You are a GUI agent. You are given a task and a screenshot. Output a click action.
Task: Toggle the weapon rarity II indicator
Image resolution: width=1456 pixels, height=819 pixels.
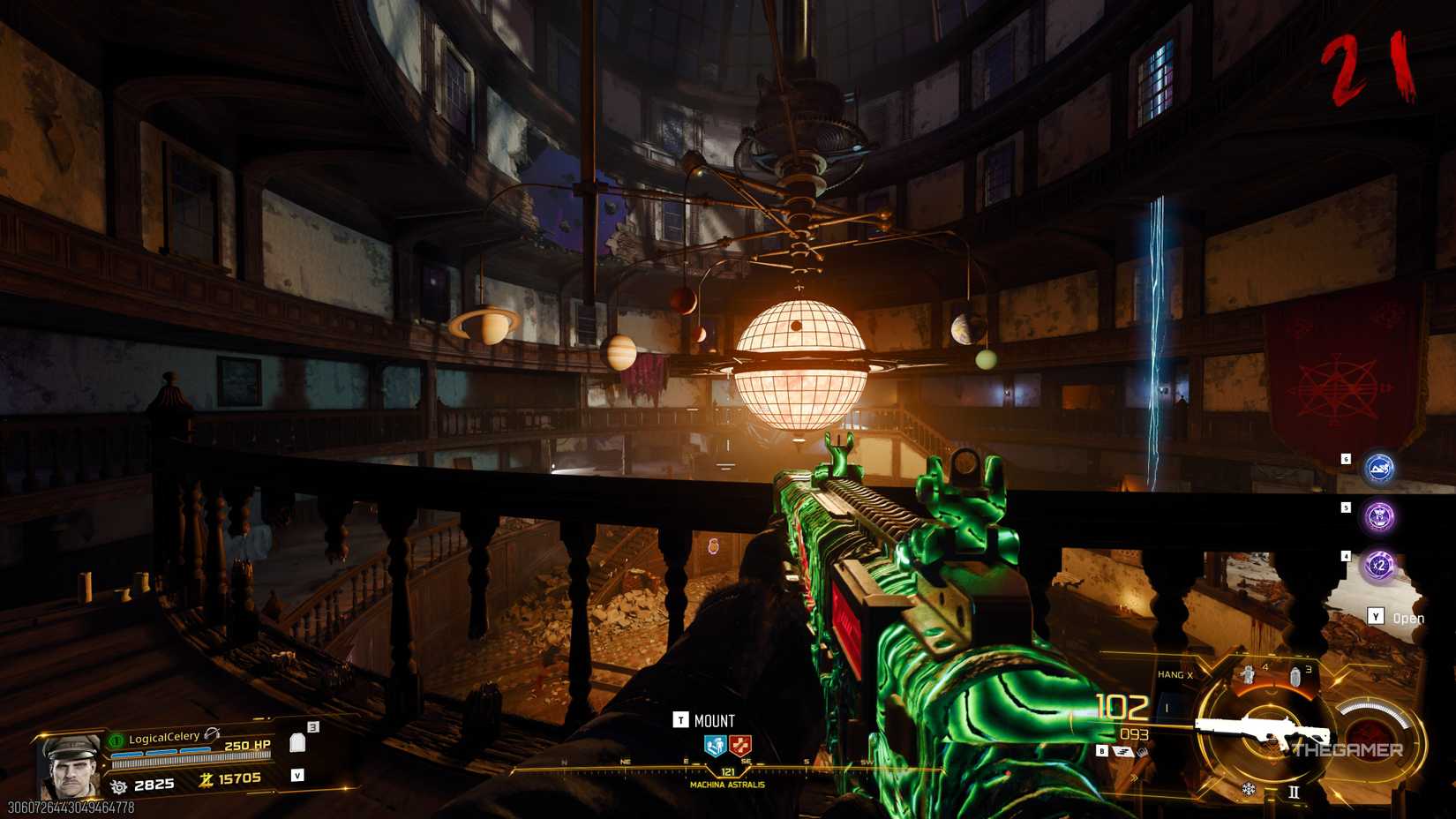[x=1293, y=792]
